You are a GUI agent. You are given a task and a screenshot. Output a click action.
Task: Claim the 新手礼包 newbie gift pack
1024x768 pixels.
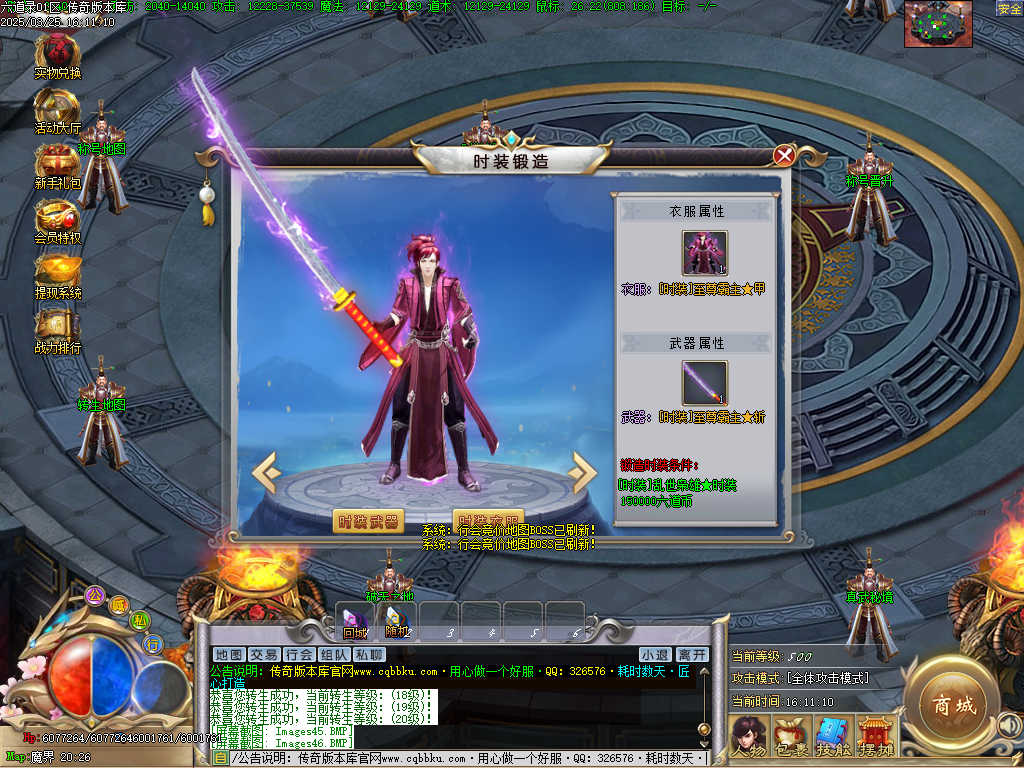pyautogui.click(x=58, y=162)
